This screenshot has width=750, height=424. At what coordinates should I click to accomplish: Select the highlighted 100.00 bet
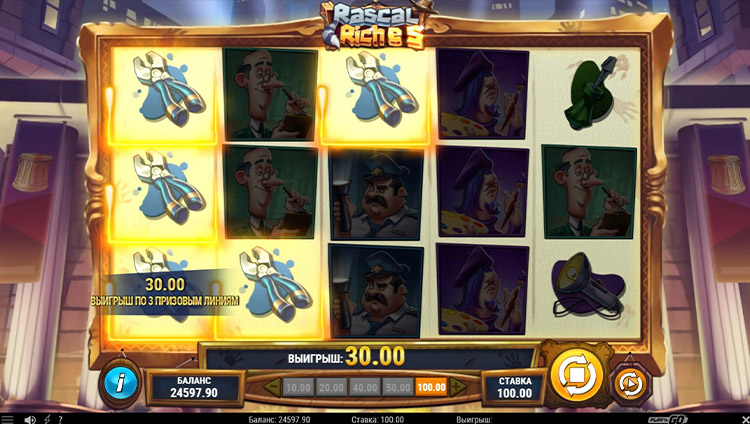432,386
